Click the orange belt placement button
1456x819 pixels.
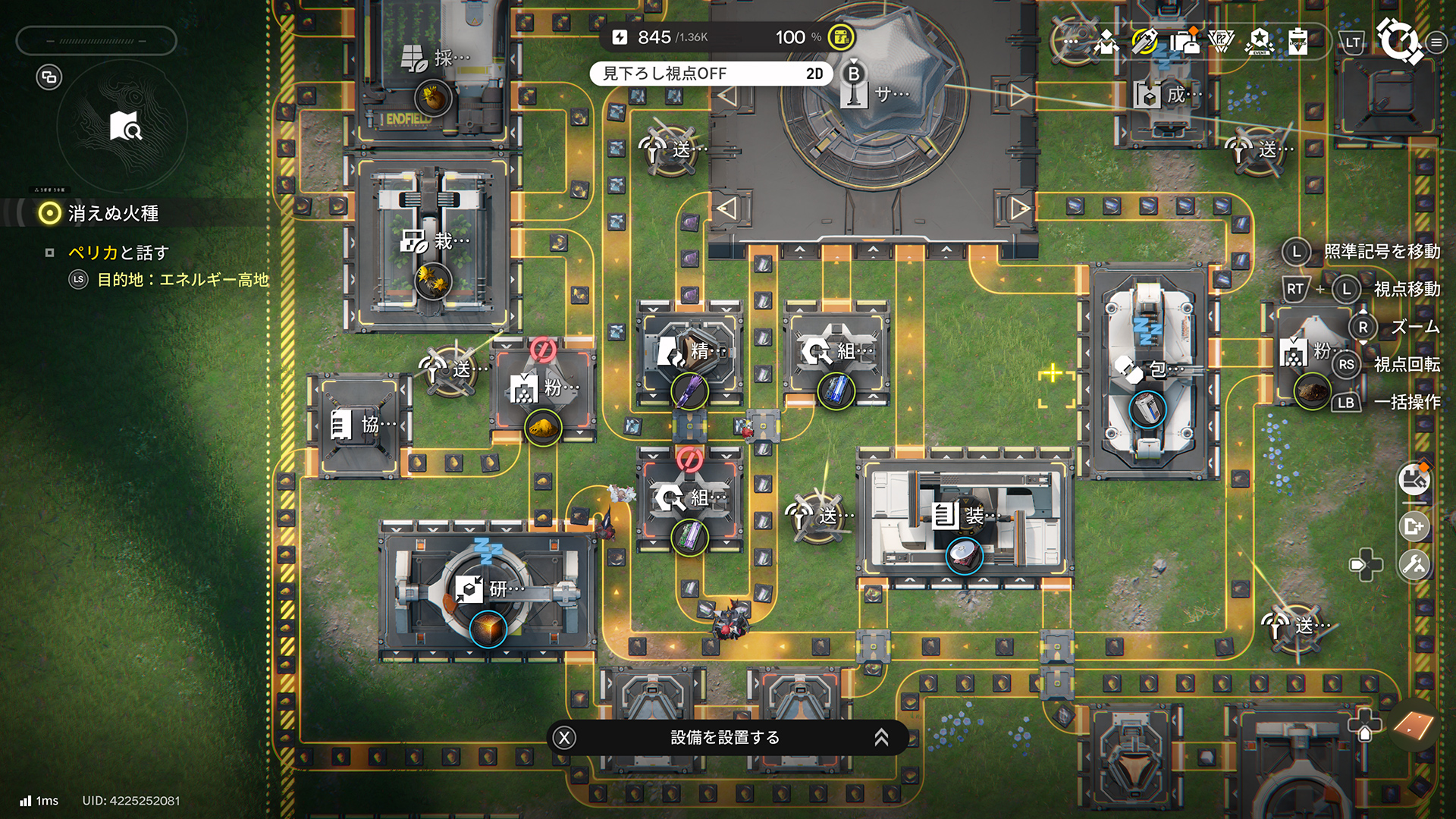[x=1414, y=726]
